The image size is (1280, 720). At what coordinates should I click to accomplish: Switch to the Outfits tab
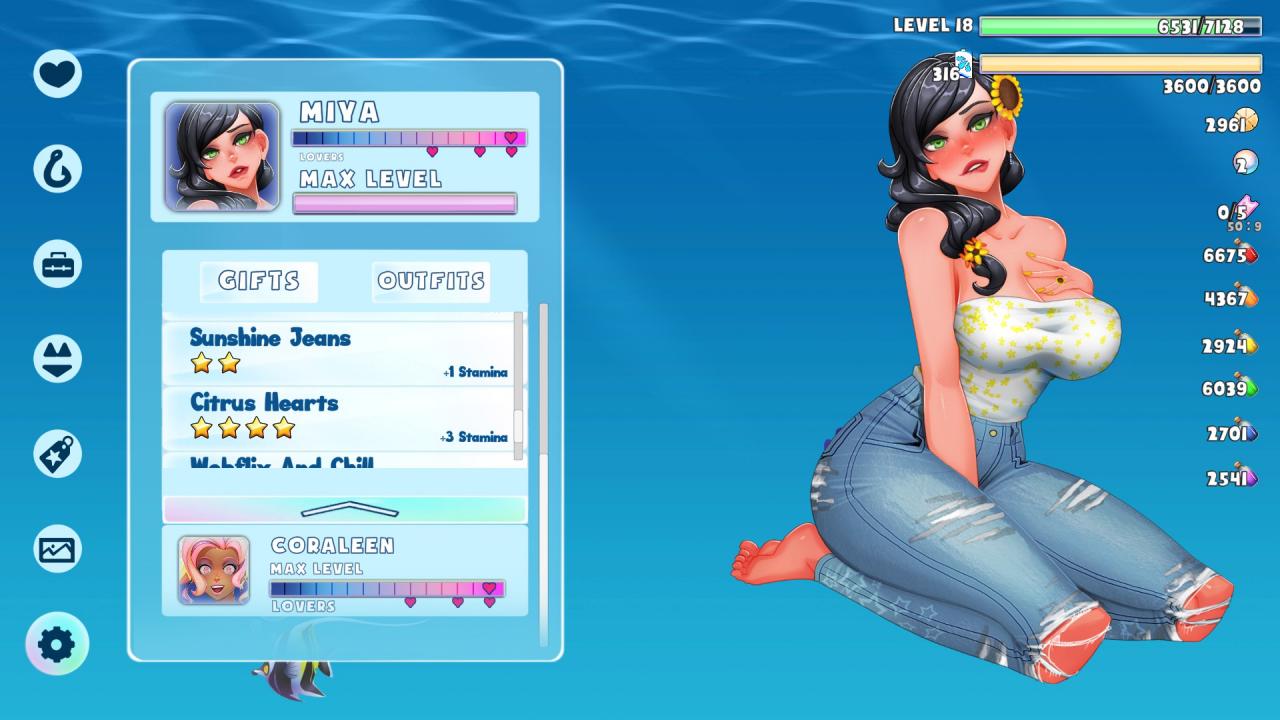click(x=431, y=281)
